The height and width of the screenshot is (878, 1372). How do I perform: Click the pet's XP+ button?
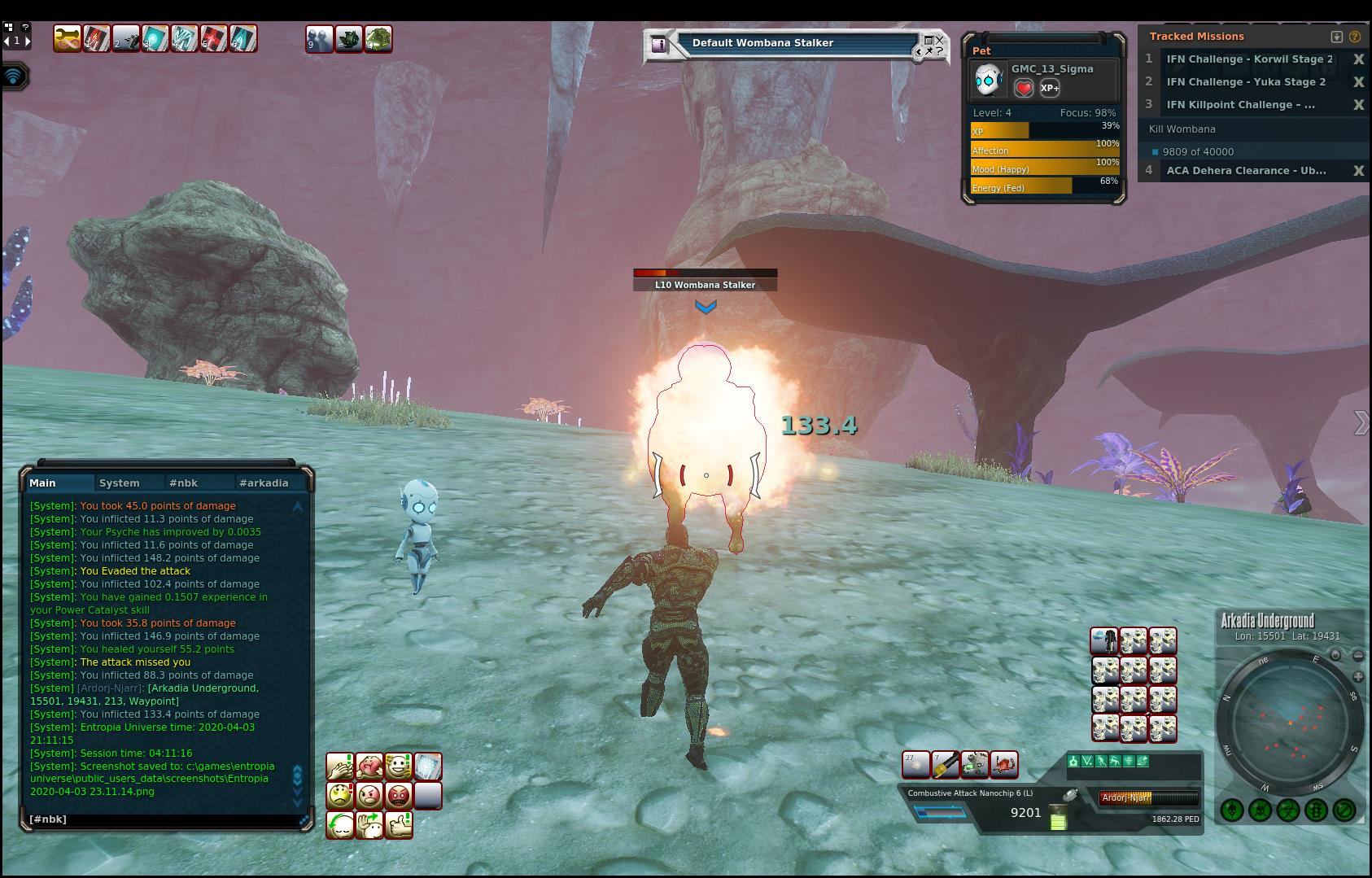pos(1050,88)
